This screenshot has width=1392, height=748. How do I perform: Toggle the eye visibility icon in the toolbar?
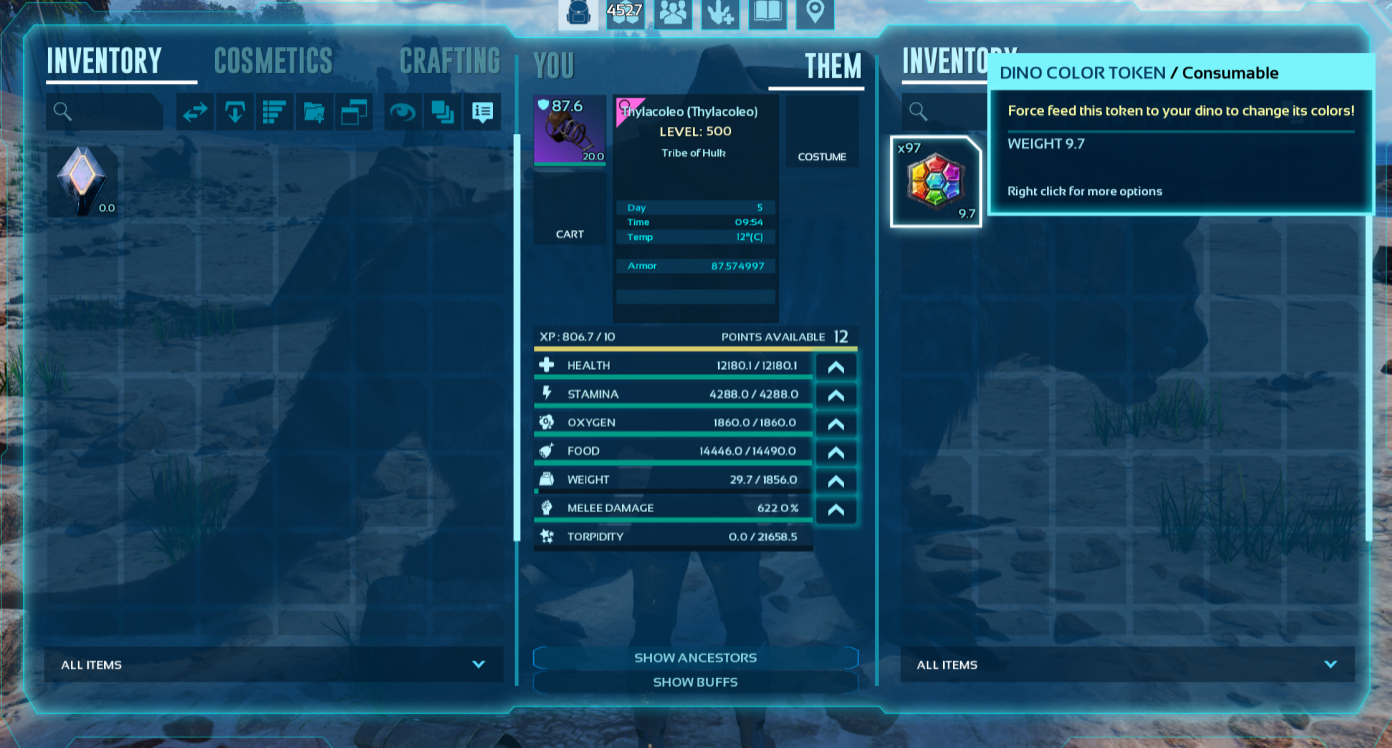pyautogui.click(x=402, y=112)
